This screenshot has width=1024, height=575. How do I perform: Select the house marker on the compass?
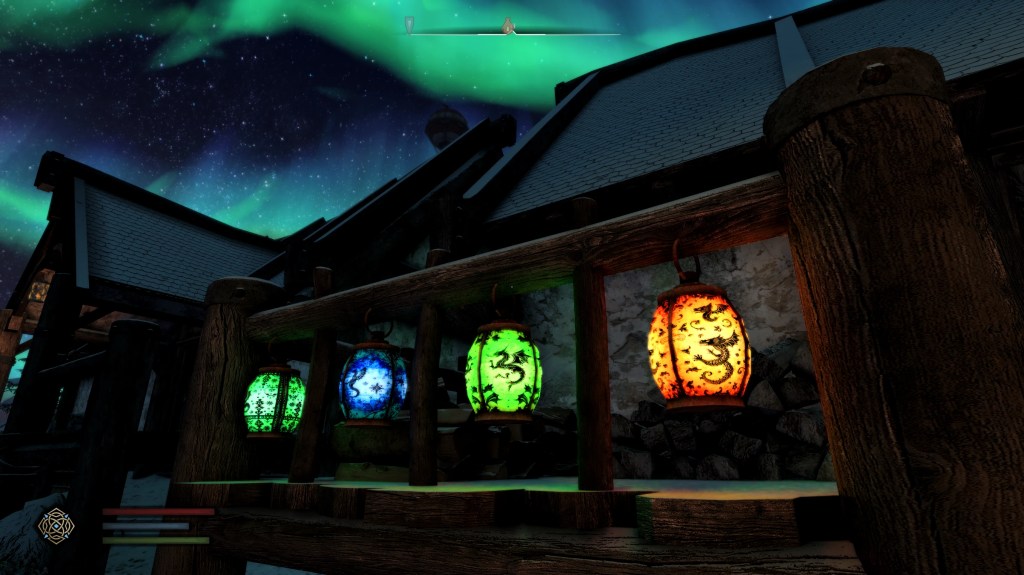point(507,24)
